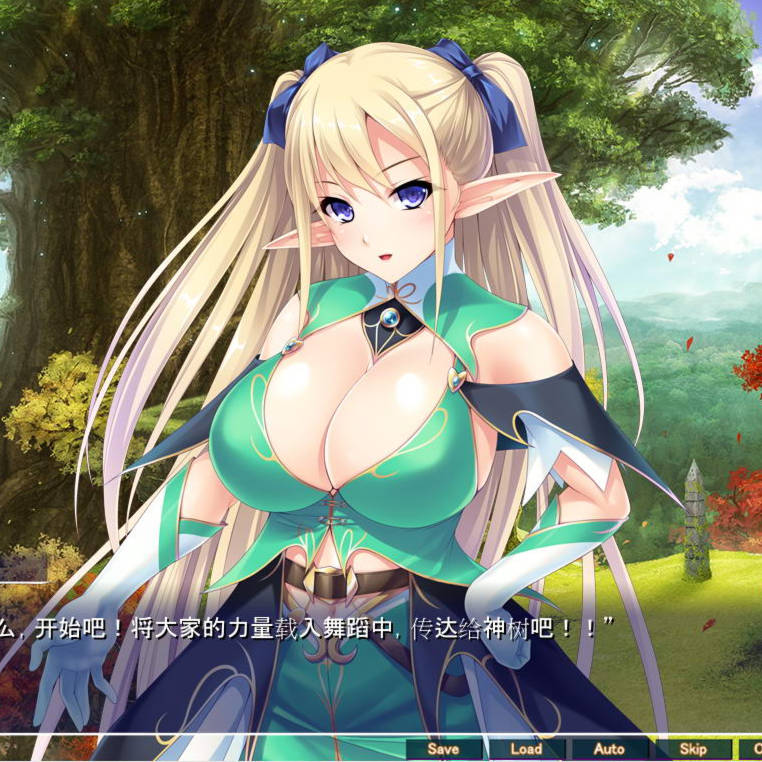The height and width of the screenshot is (762, 762).
Task: Open the Save menu
Action: [443, 749]
